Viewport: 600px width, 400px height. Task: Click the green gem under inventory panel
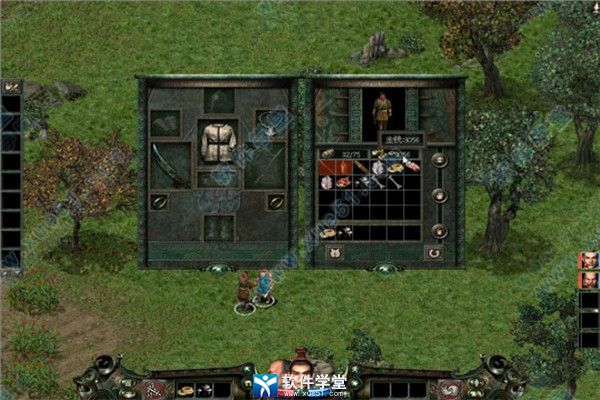pyautogui.click(x=381, y=268)
